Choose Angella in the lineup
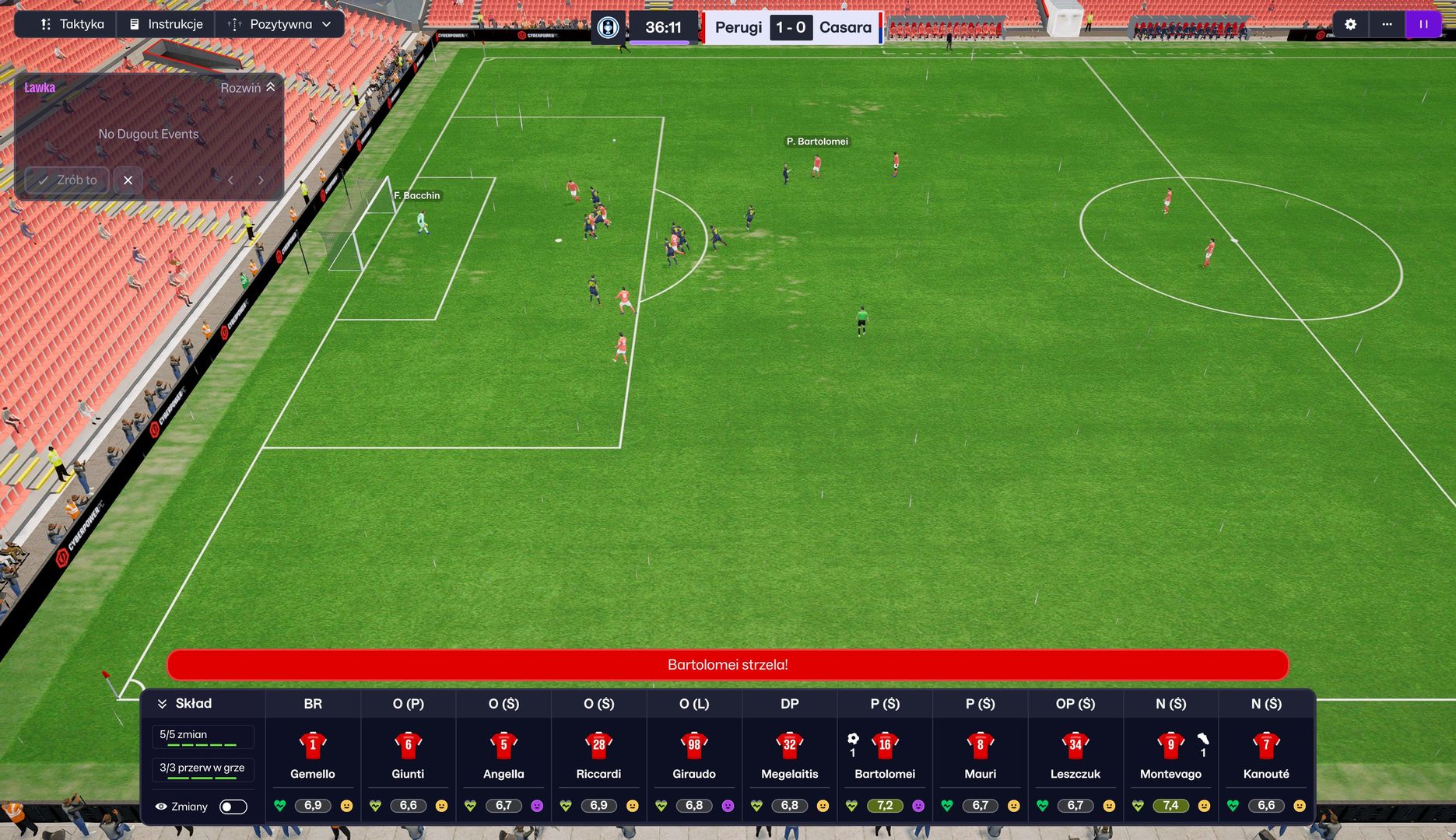1456x840 pixels. click(503, 745)
